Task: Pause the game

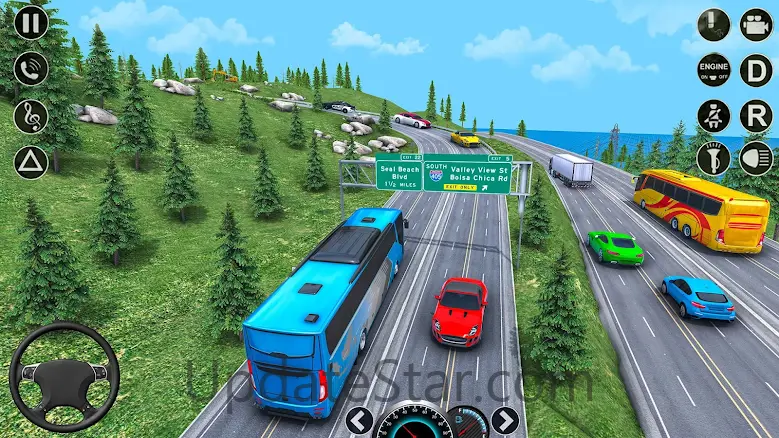Action: coord(31,23)
